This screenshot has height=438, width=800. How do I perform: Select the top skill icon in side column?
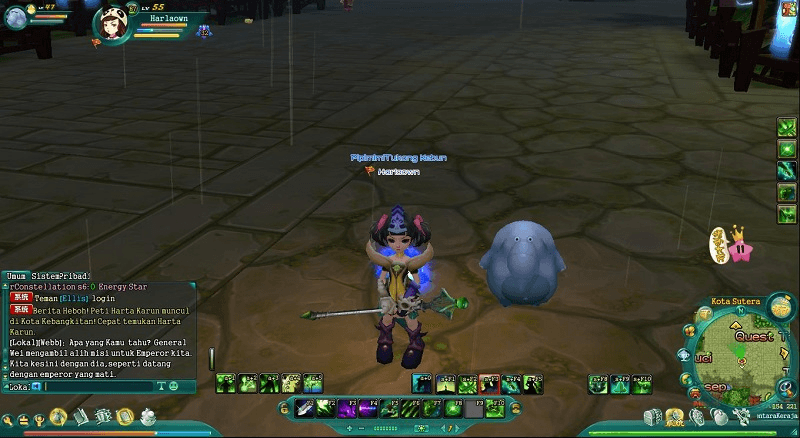787,128
